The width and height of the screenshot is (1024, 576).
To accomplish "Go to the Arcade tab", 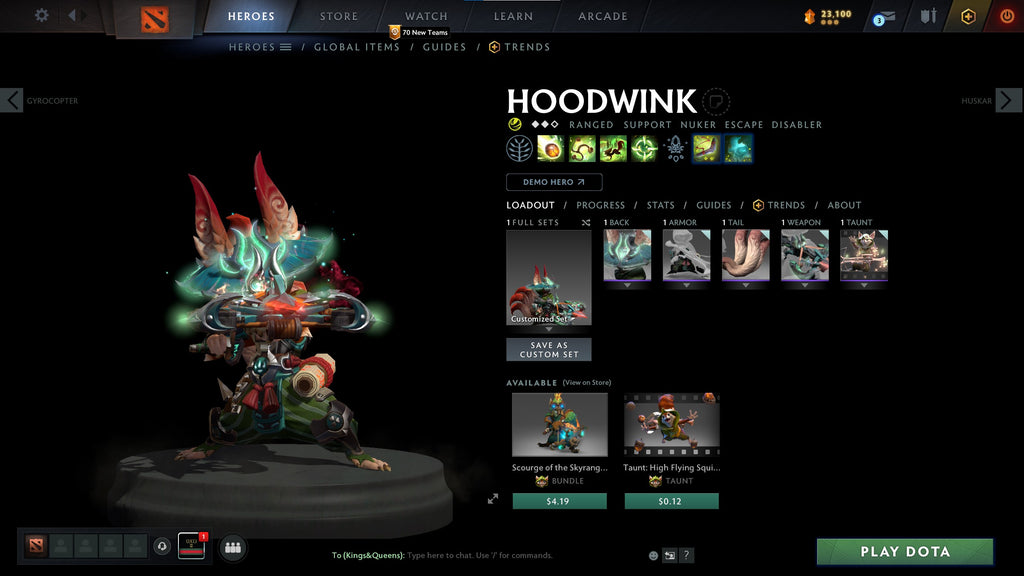I will (603, 16).
